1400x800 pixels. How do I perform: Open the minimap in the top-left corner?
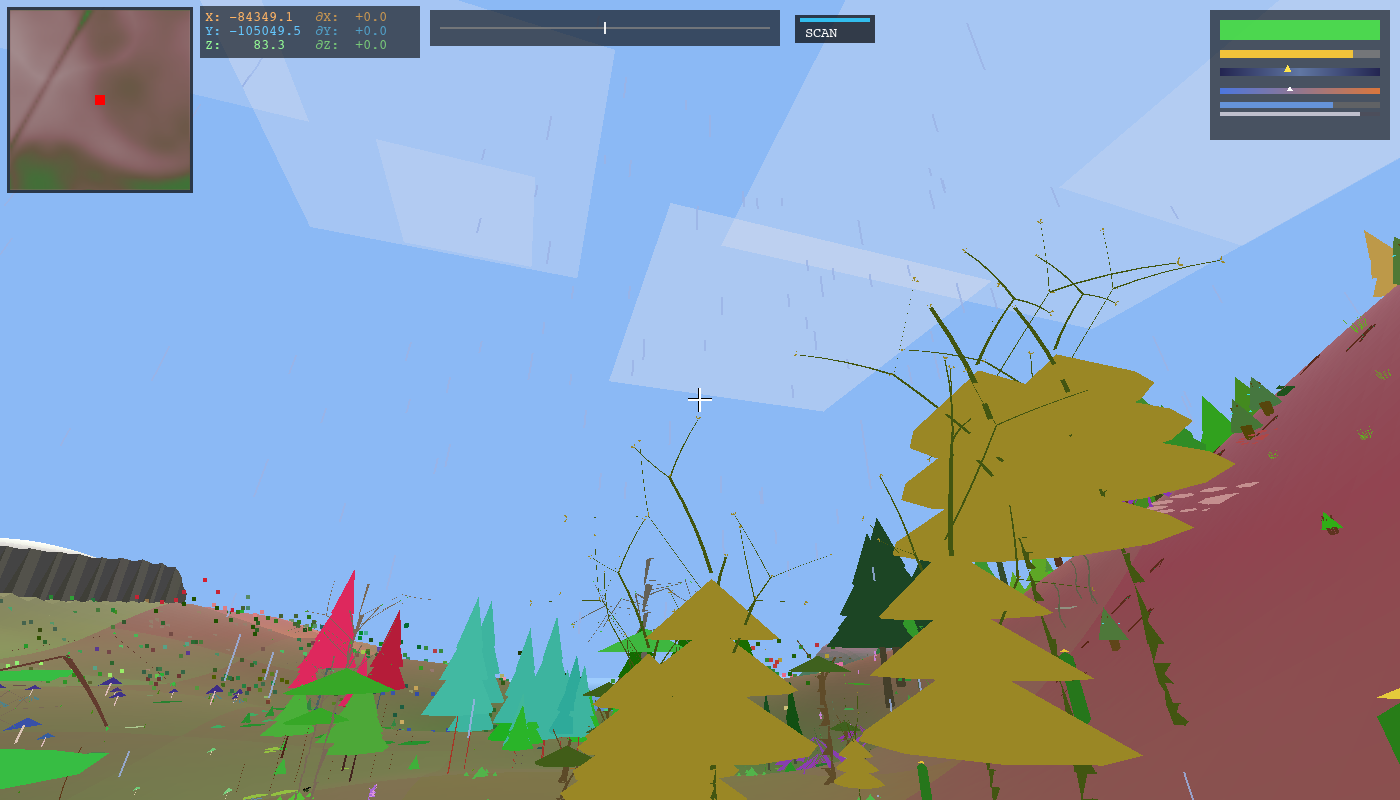(x=98, y=97)
